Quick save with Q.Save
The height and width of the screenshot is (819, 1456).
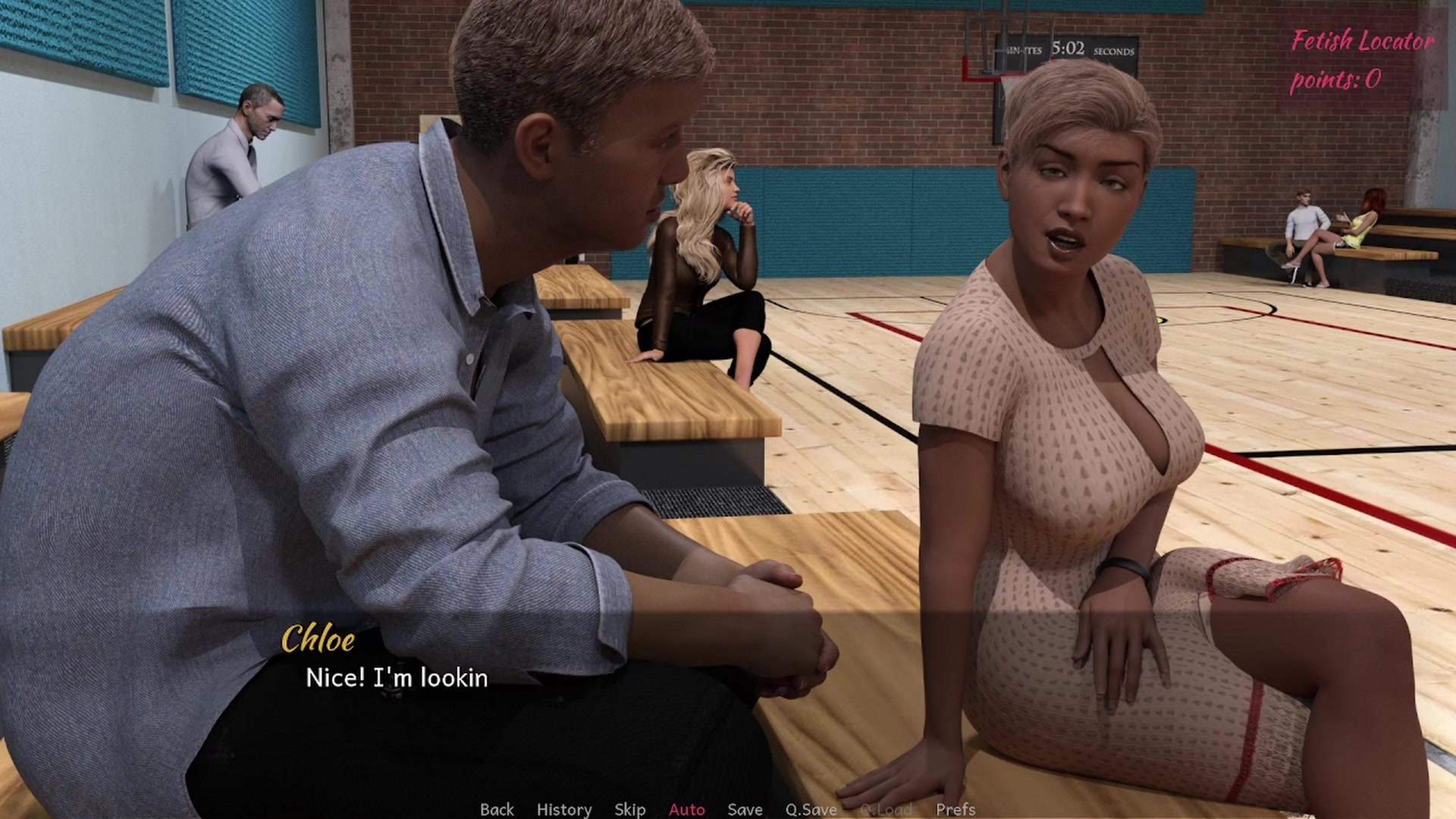(x=811, y=809)
